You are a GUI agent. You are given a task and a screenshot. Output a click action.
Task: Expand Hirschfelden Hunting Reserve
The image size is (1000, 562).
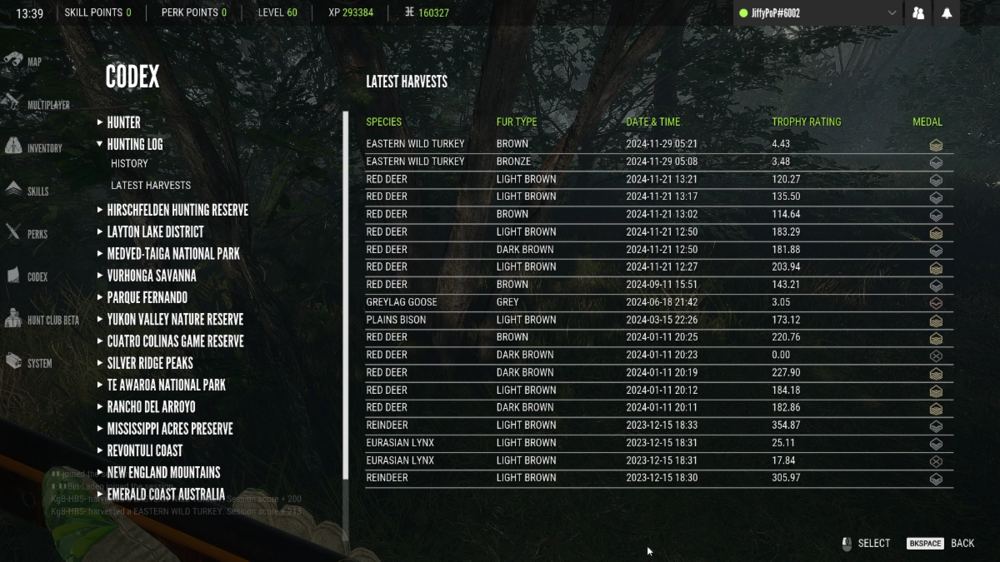[x=177, y=210]
